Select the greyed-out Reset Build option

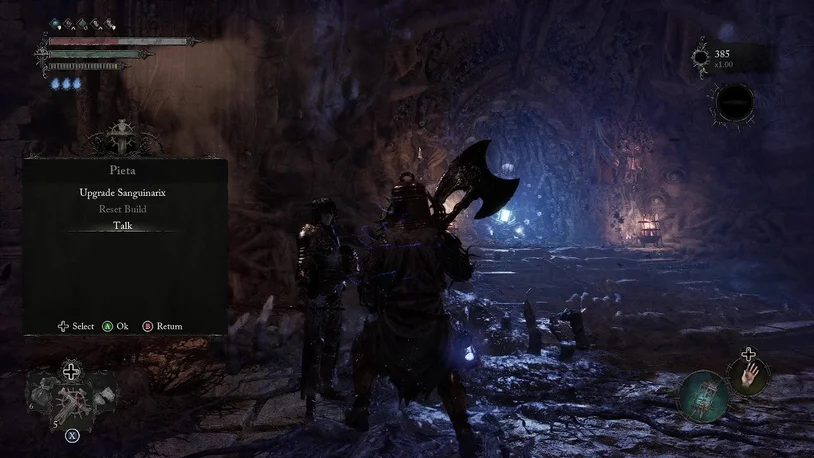coord(125,209)
